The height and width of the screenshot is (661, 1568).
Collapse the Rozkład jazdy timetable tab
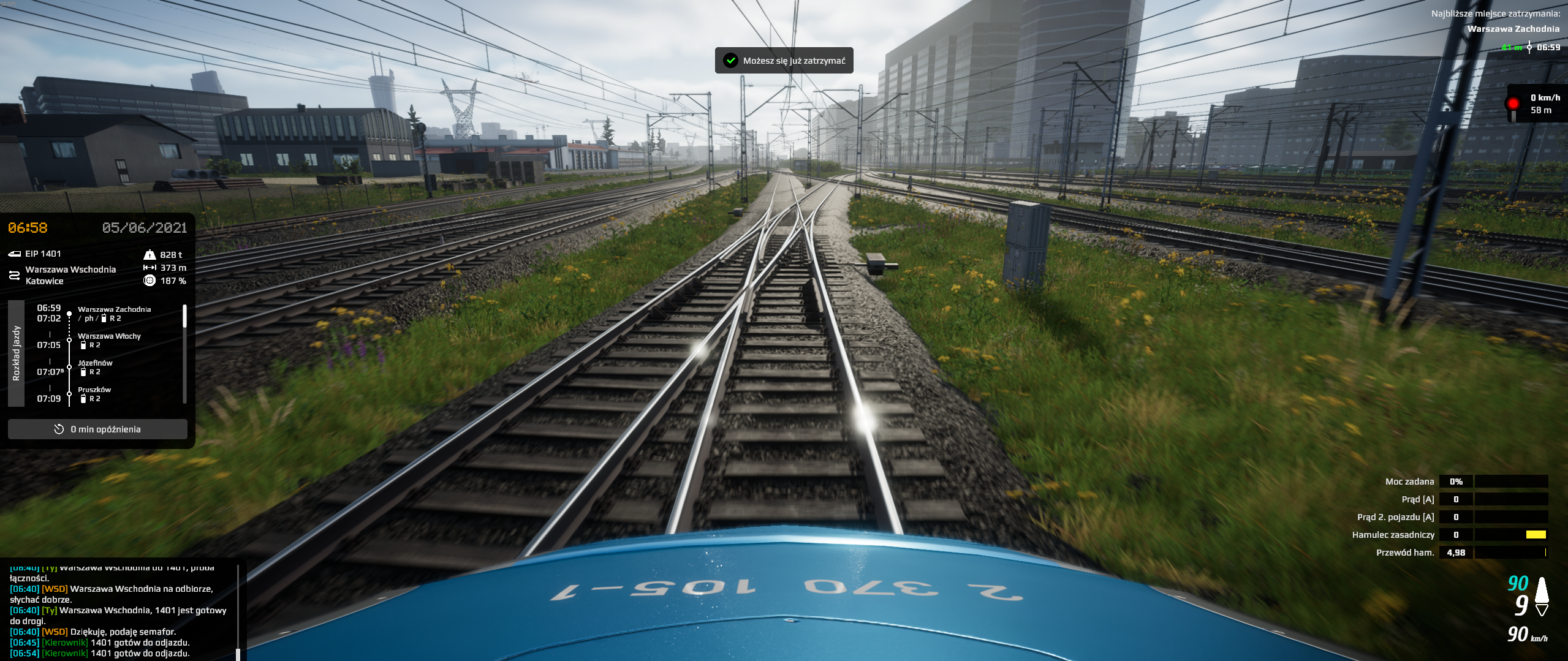(x=17, y=353)
